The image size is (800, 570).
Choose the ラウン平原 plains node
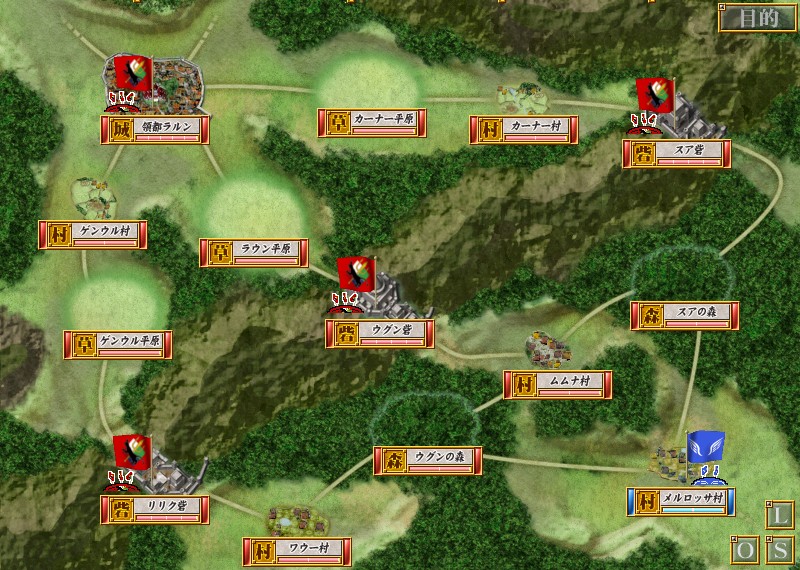point(254,252)
